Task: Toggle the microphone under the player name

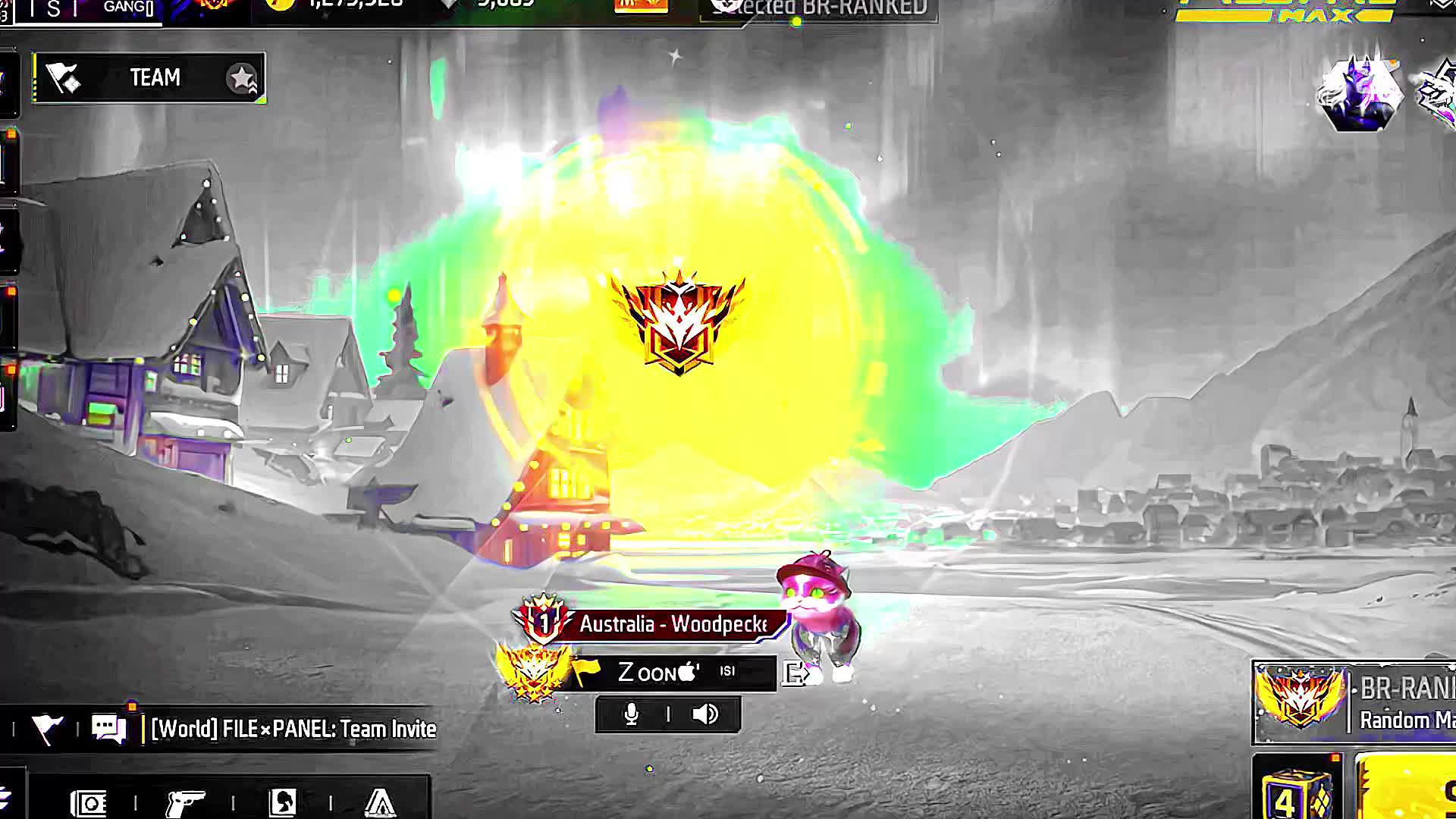Action: 631,714
